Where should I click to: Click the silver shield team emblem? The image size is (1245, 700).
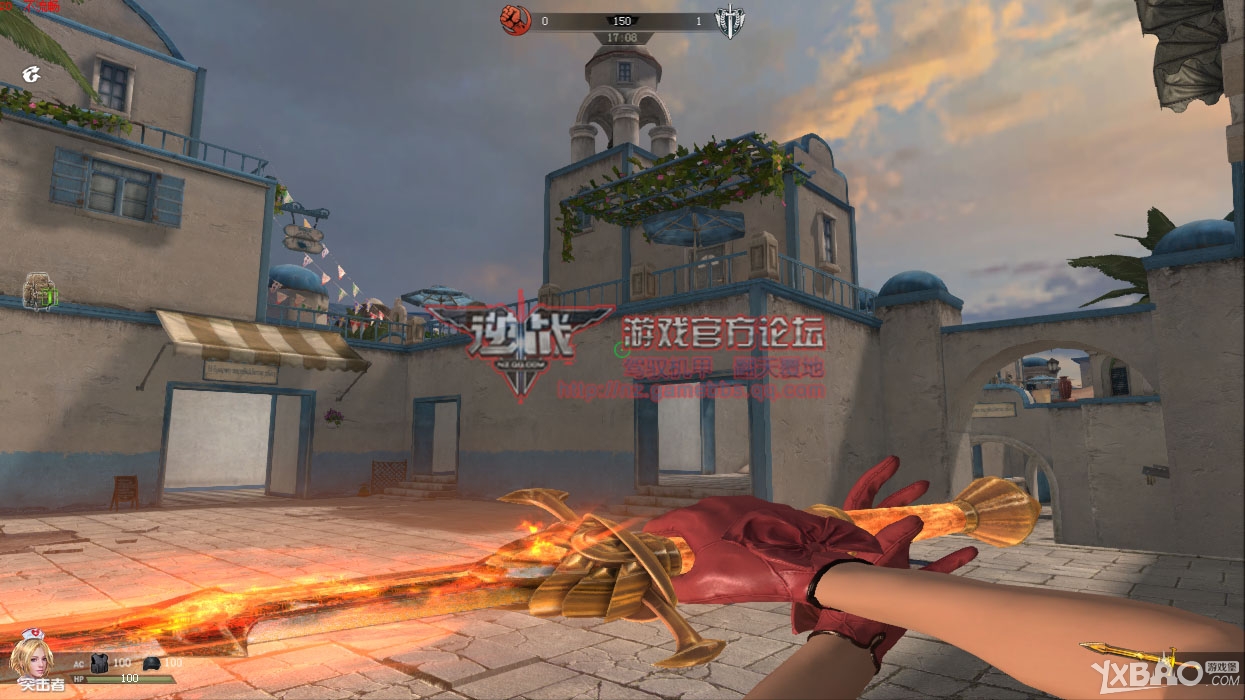[730, 21]
